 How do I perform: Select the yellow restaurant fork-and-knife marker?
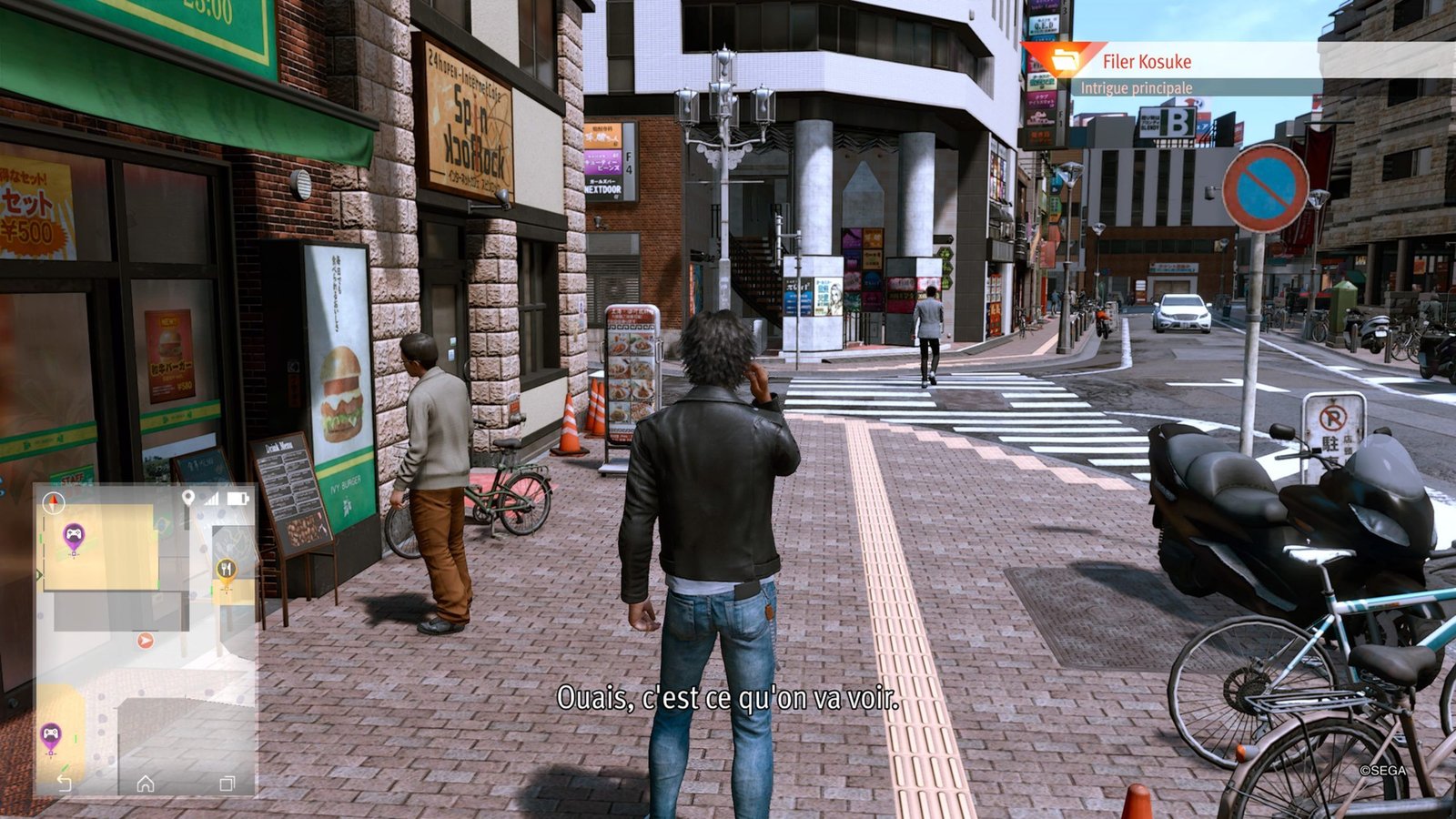[226, 571]
